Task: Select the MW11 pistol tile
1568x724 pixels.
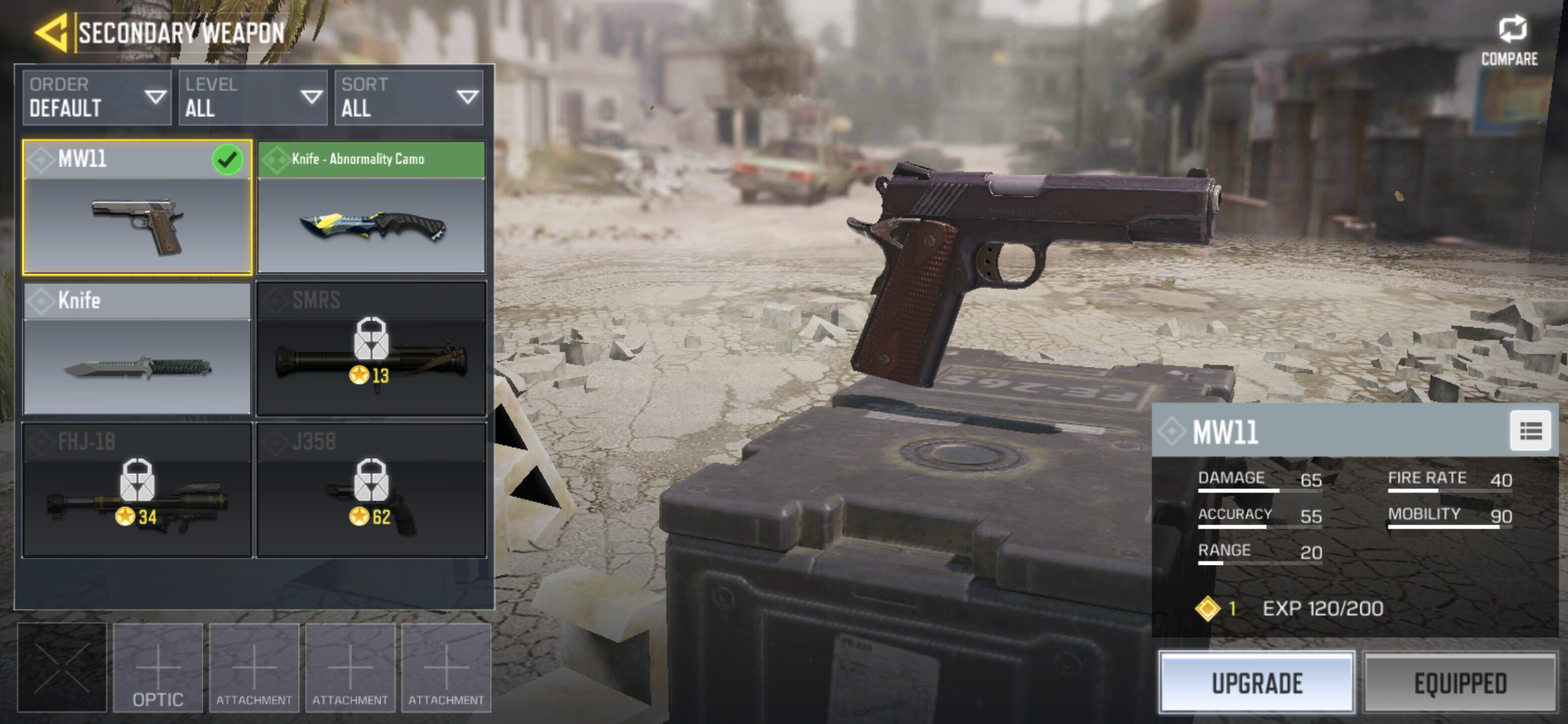Action: (x=137, y=208)
